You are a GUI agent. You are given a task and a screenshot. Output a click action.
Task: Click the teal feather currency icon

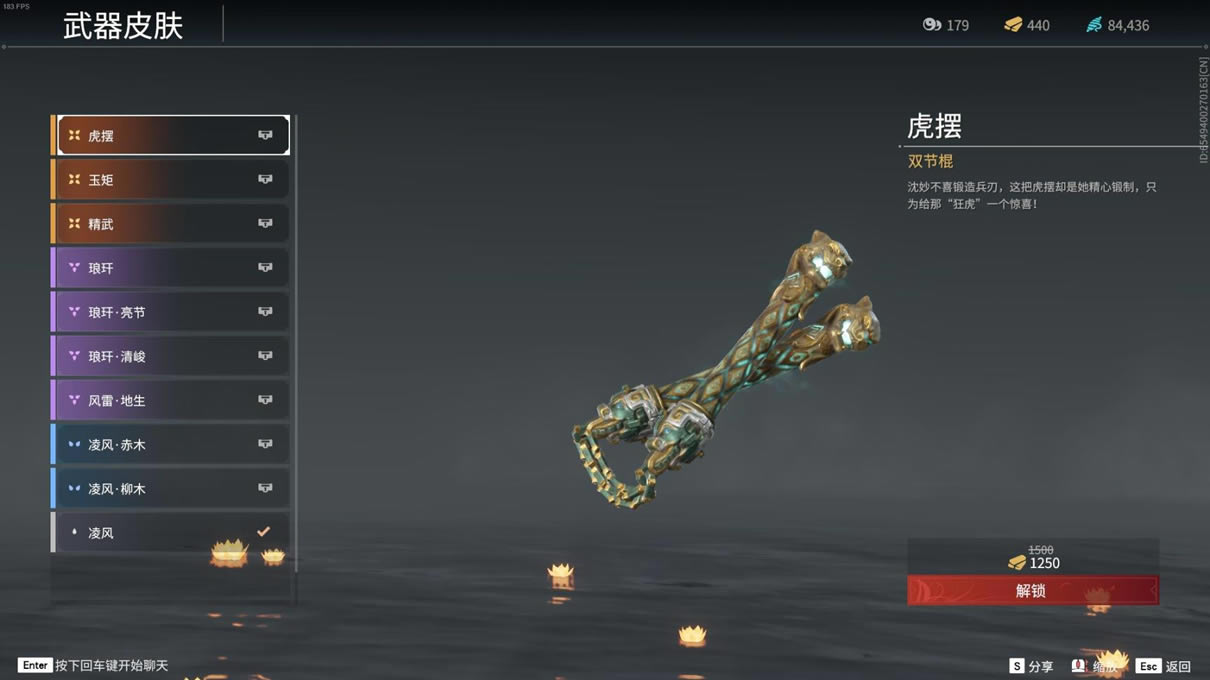(1094, 25)
